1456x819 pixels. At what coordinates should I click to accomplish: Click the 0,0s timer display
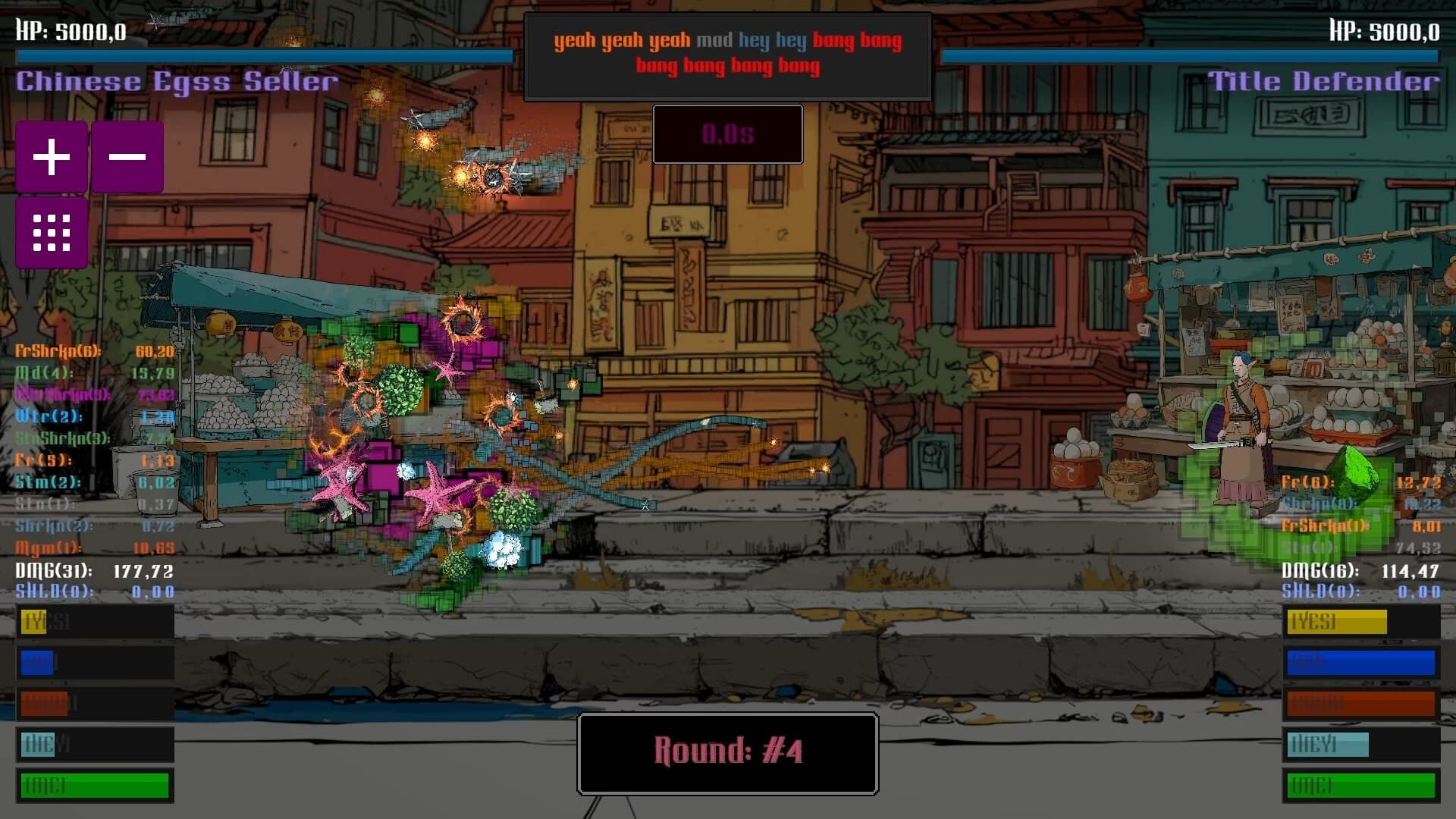tap(727, 134)
